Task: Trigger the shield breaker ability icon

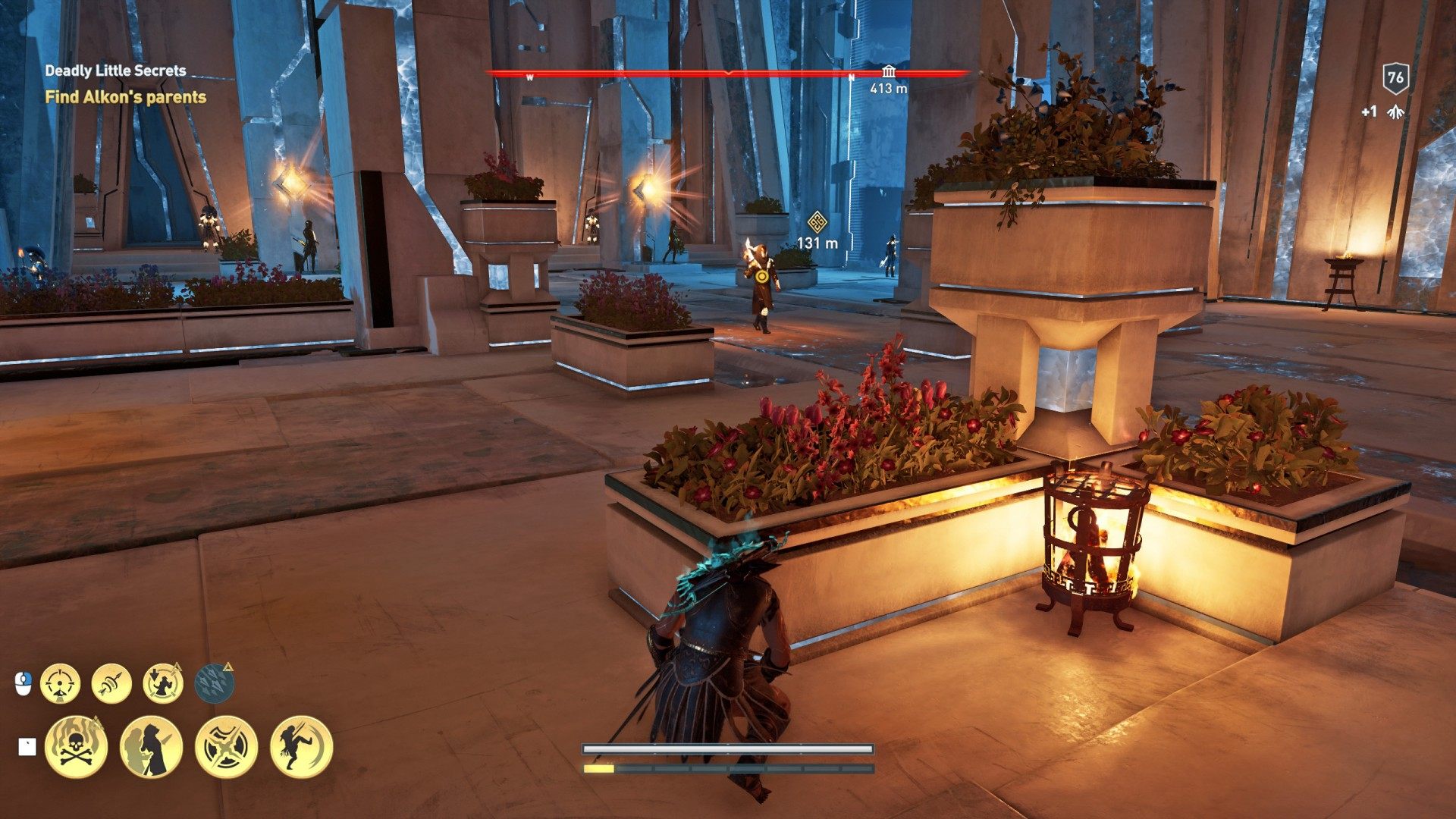Action: pos(226,747)
